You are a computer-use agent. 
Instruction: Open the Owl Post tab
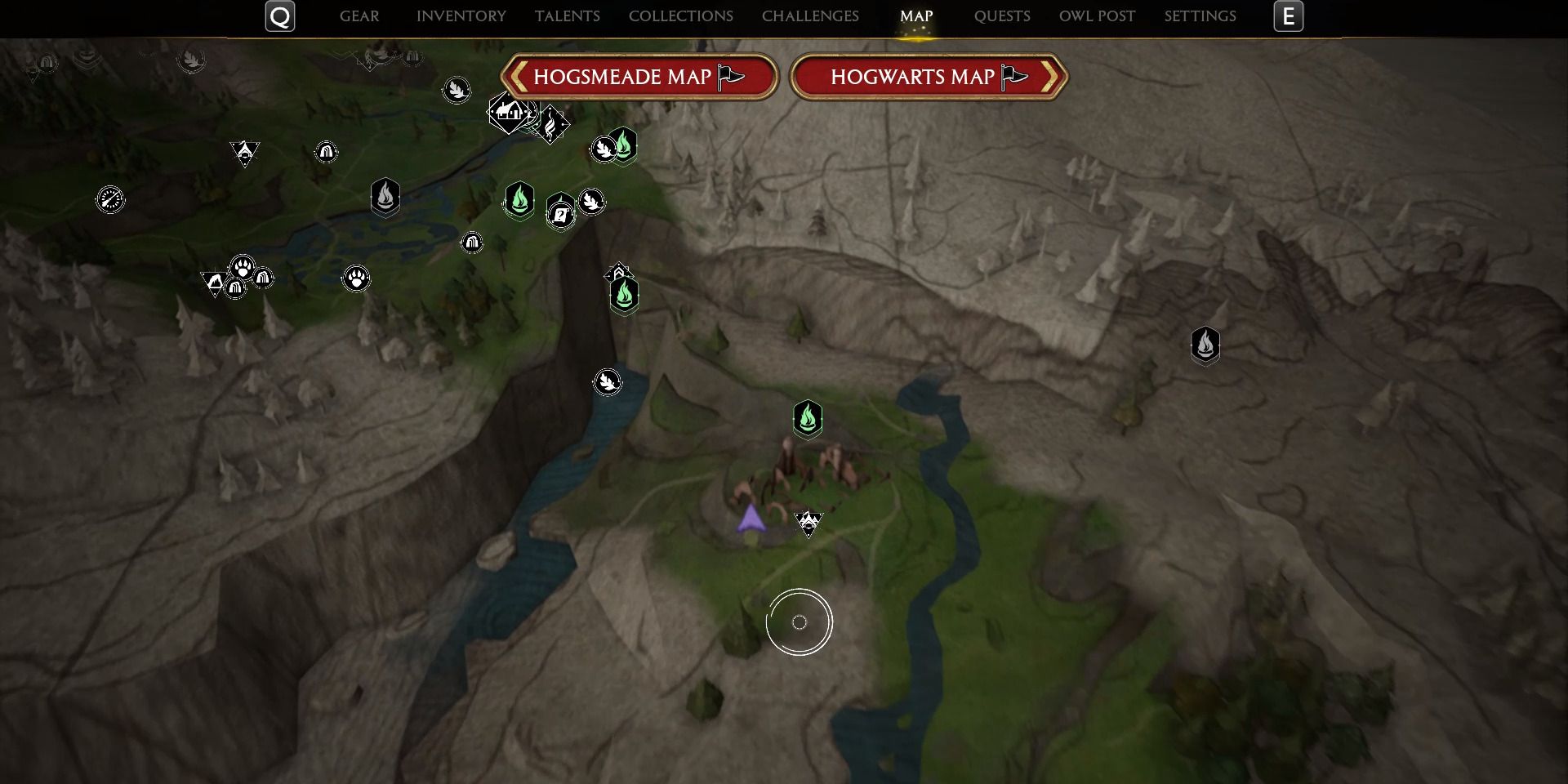click(x=1097, y=16)
